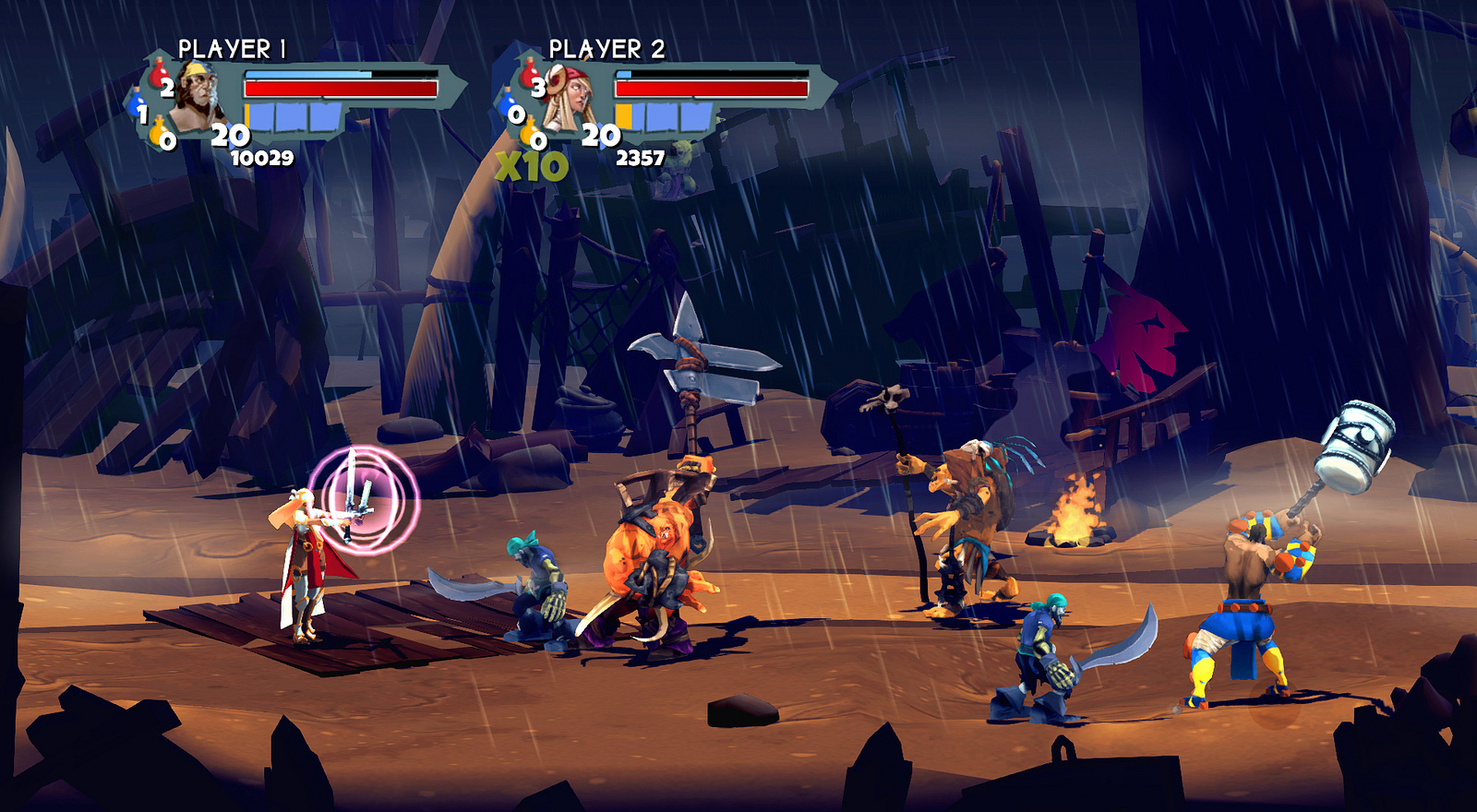The image size is (1477, 812).
Task: Select the red health potion icon for Player 1
Action: [159, 76]
